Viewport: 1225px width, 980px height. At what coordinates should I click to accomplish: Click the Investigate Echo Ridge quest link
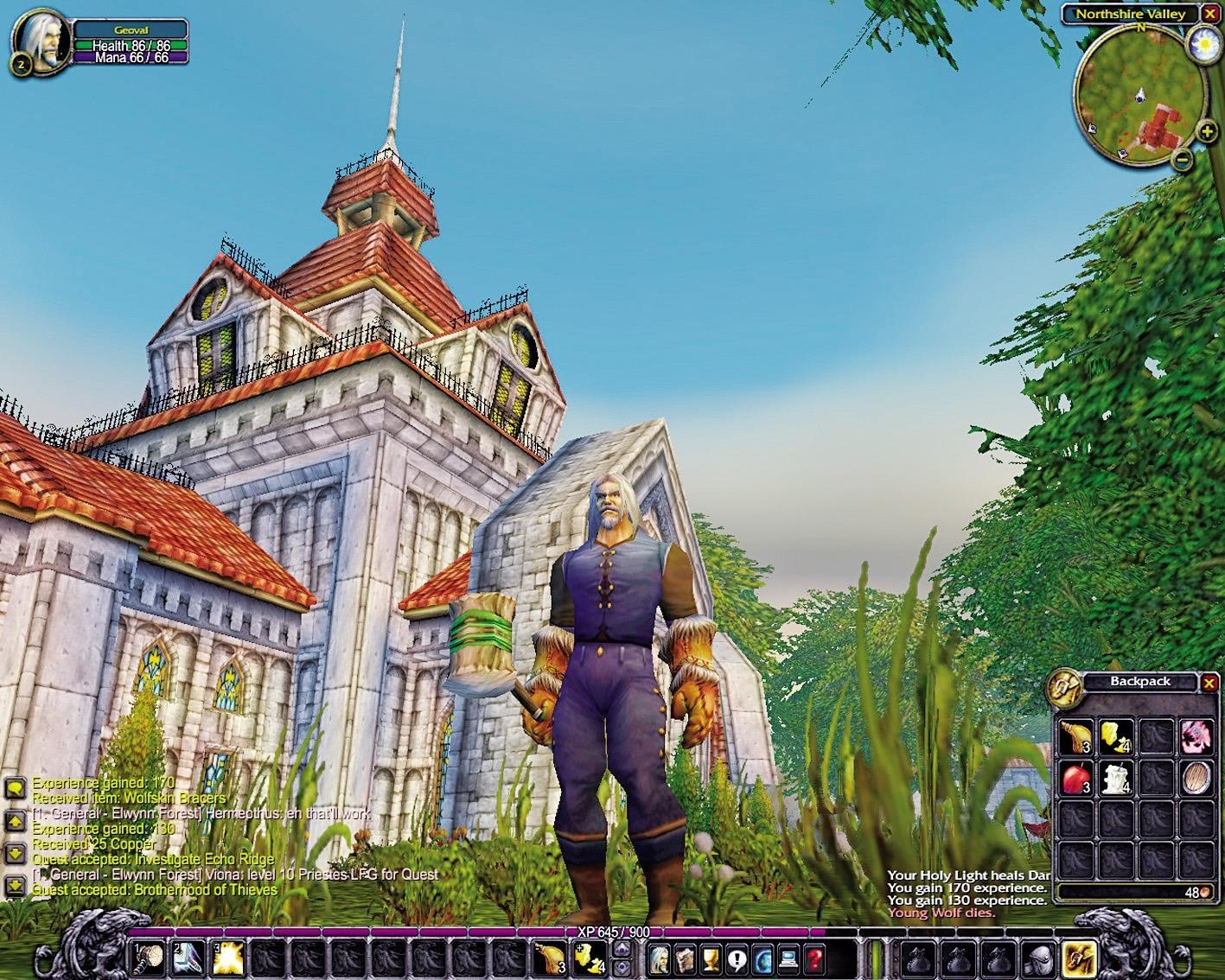pos(202,859)
